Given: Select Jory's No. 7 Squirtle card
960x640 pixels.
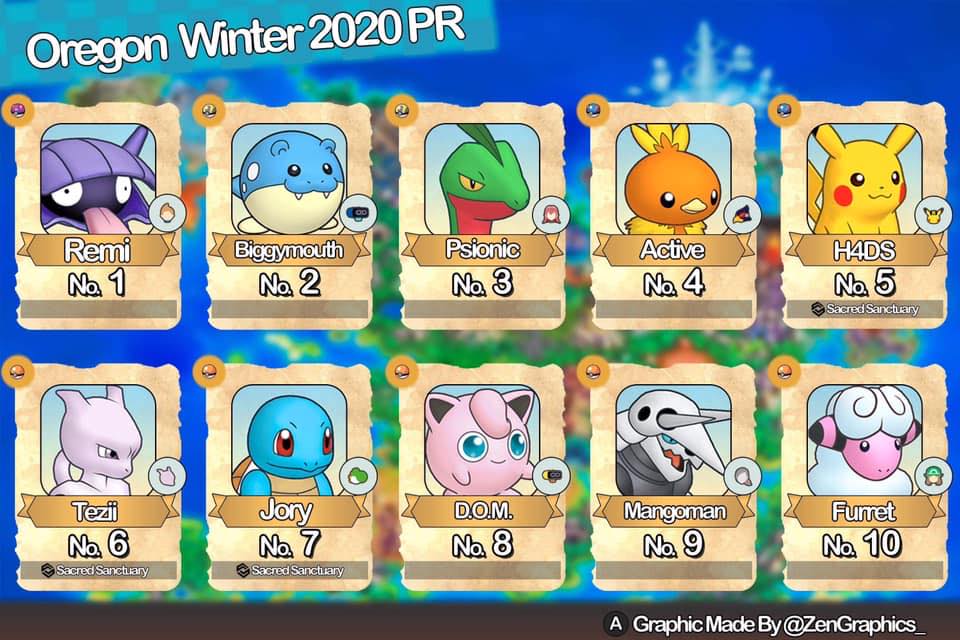Looking at the screenshot, I should point(288,472).
